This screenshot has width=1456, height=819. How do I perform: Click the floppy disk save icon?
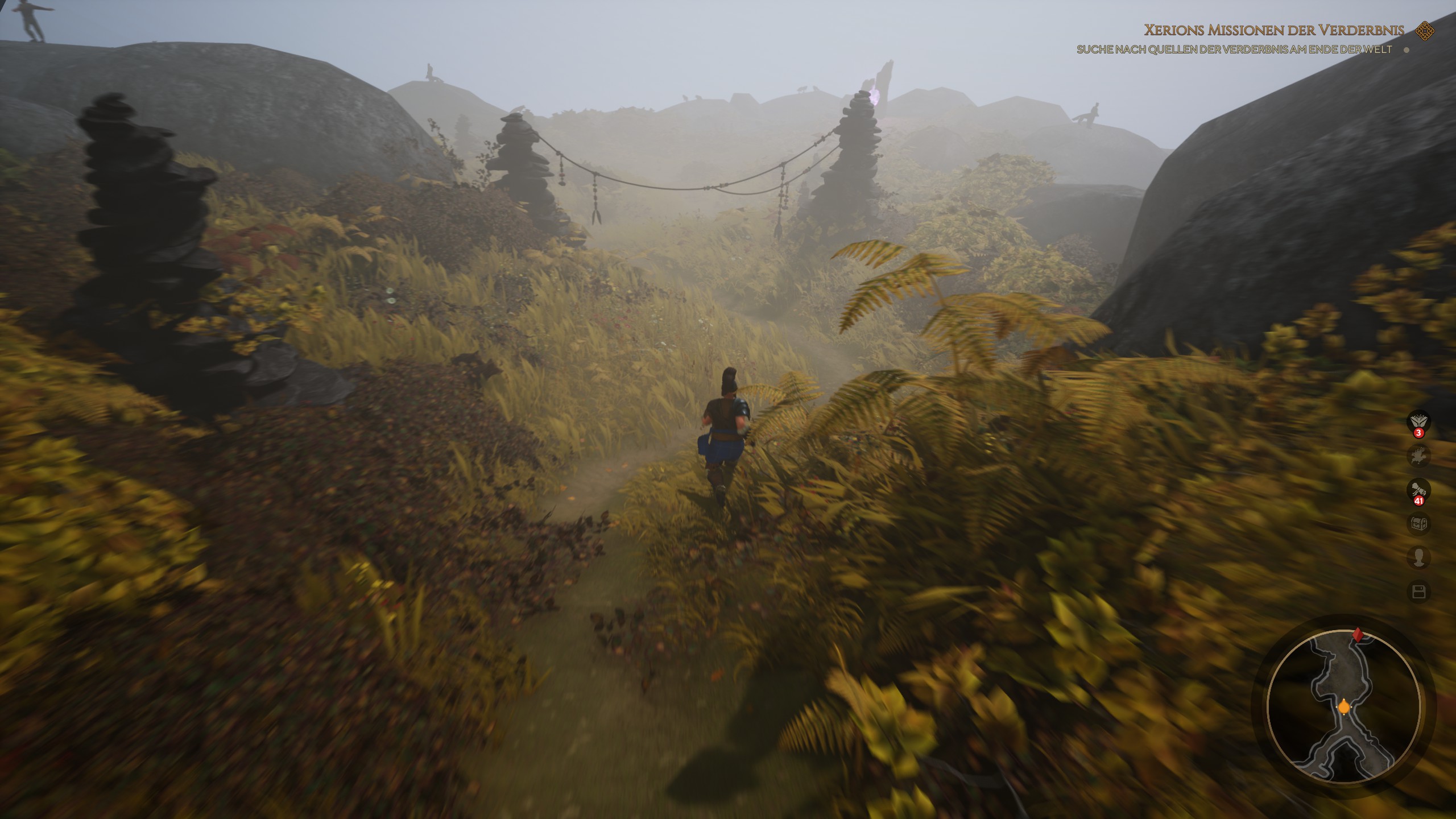tap(1418, 592)
